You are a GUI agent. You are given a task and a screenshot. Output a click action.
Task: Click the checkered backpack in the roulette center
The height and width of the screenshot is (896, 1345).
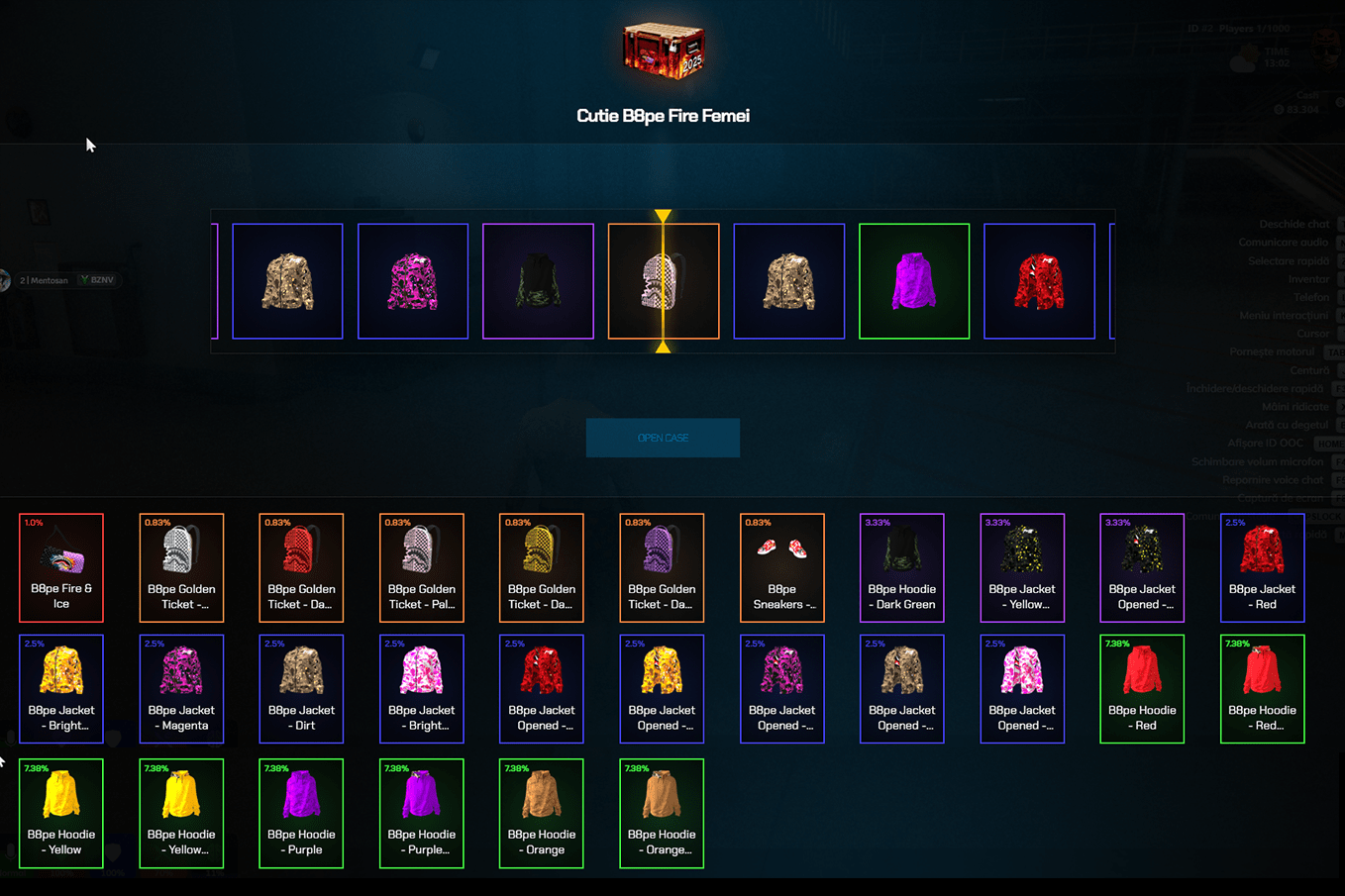(x=663, y=280)
